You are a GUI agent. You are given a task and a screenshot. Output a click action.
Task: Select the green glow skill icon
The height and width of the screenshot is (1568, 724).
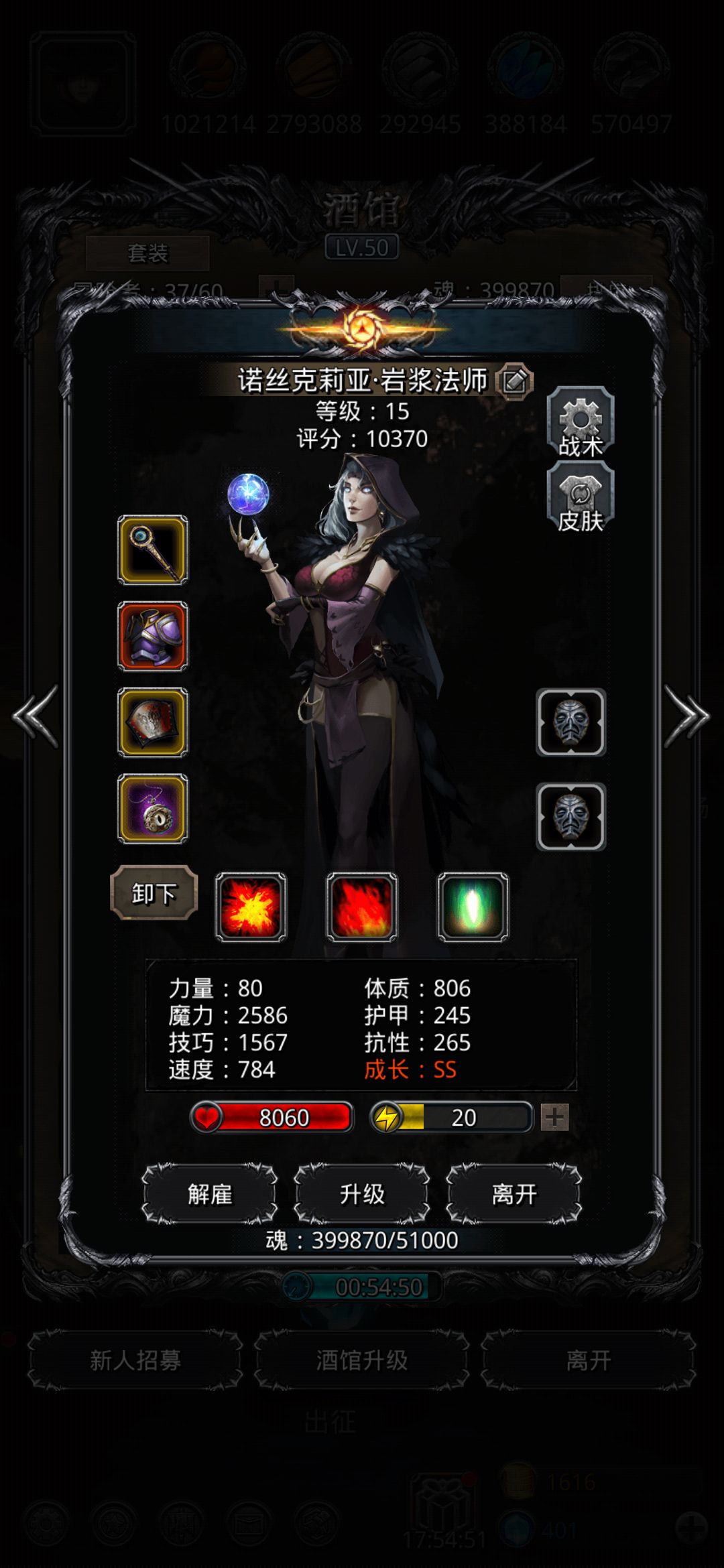point(473,907)
